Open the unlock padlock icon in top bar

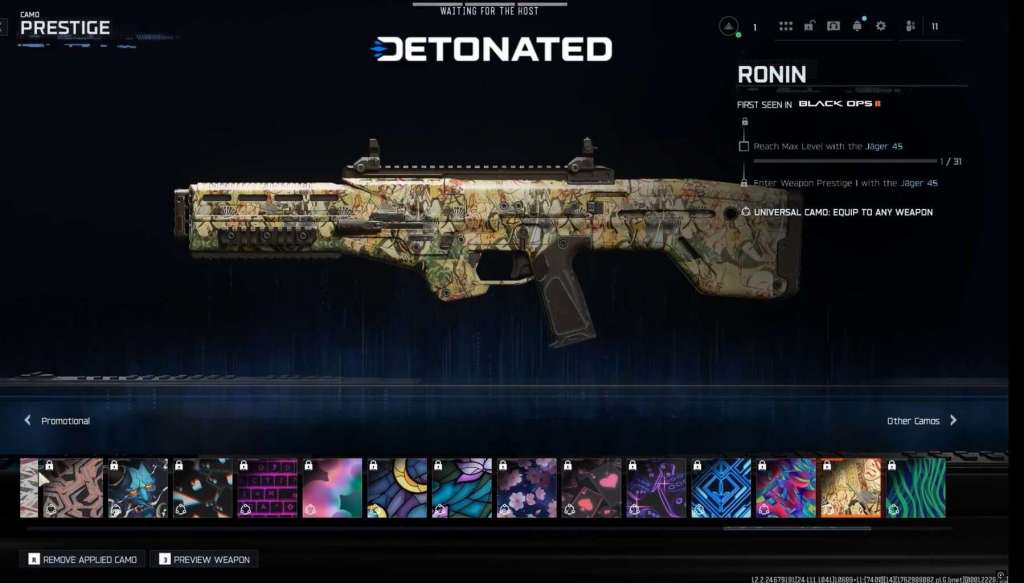click(x=810, y=26)
